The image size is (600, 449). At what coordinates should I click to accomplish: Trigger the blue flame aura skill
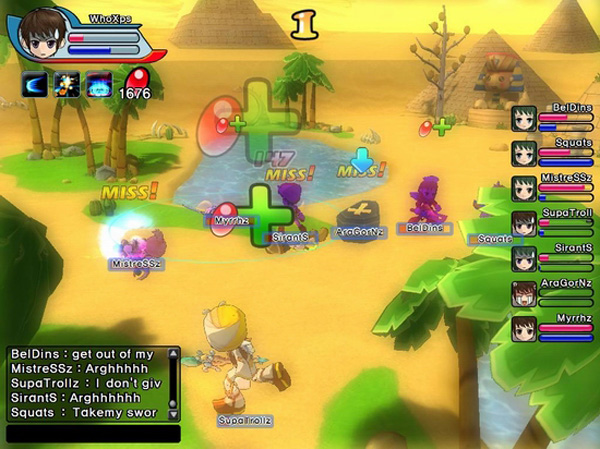[98, 84]
